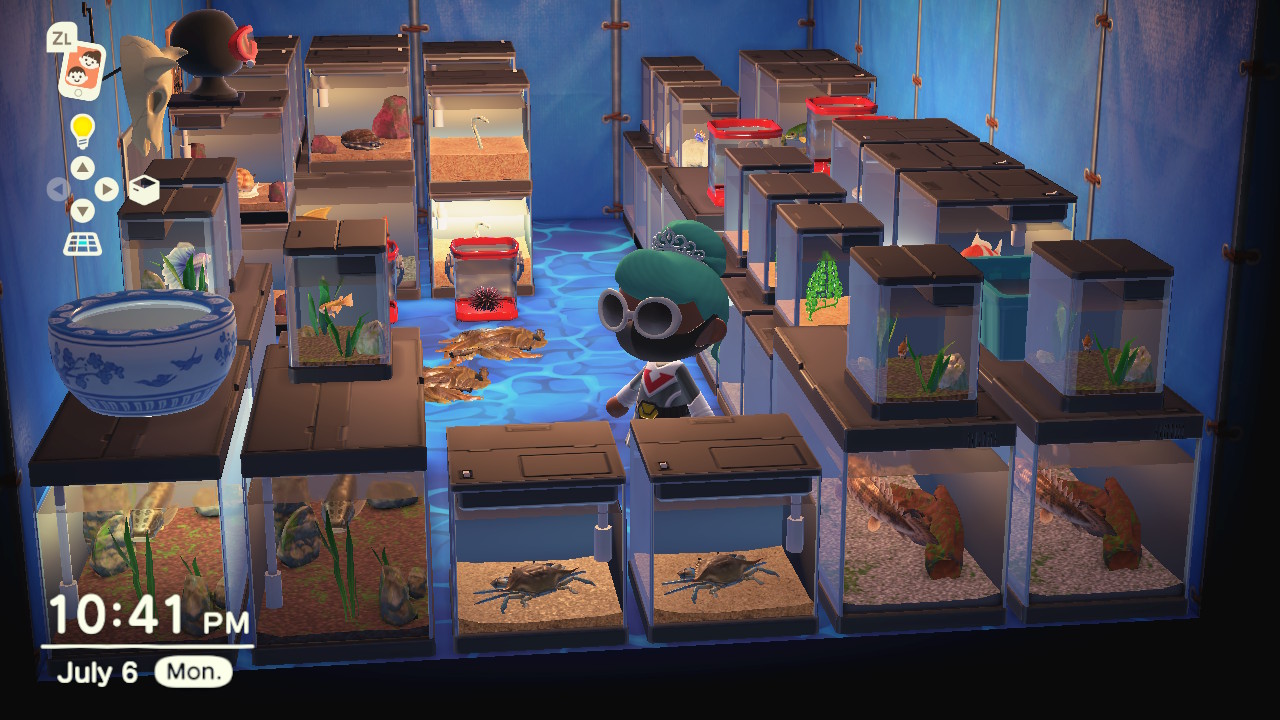Toggle the yellow lightbulb lighting icon
This screenshot has height=720, width=1280.
(x=82, y=130)
